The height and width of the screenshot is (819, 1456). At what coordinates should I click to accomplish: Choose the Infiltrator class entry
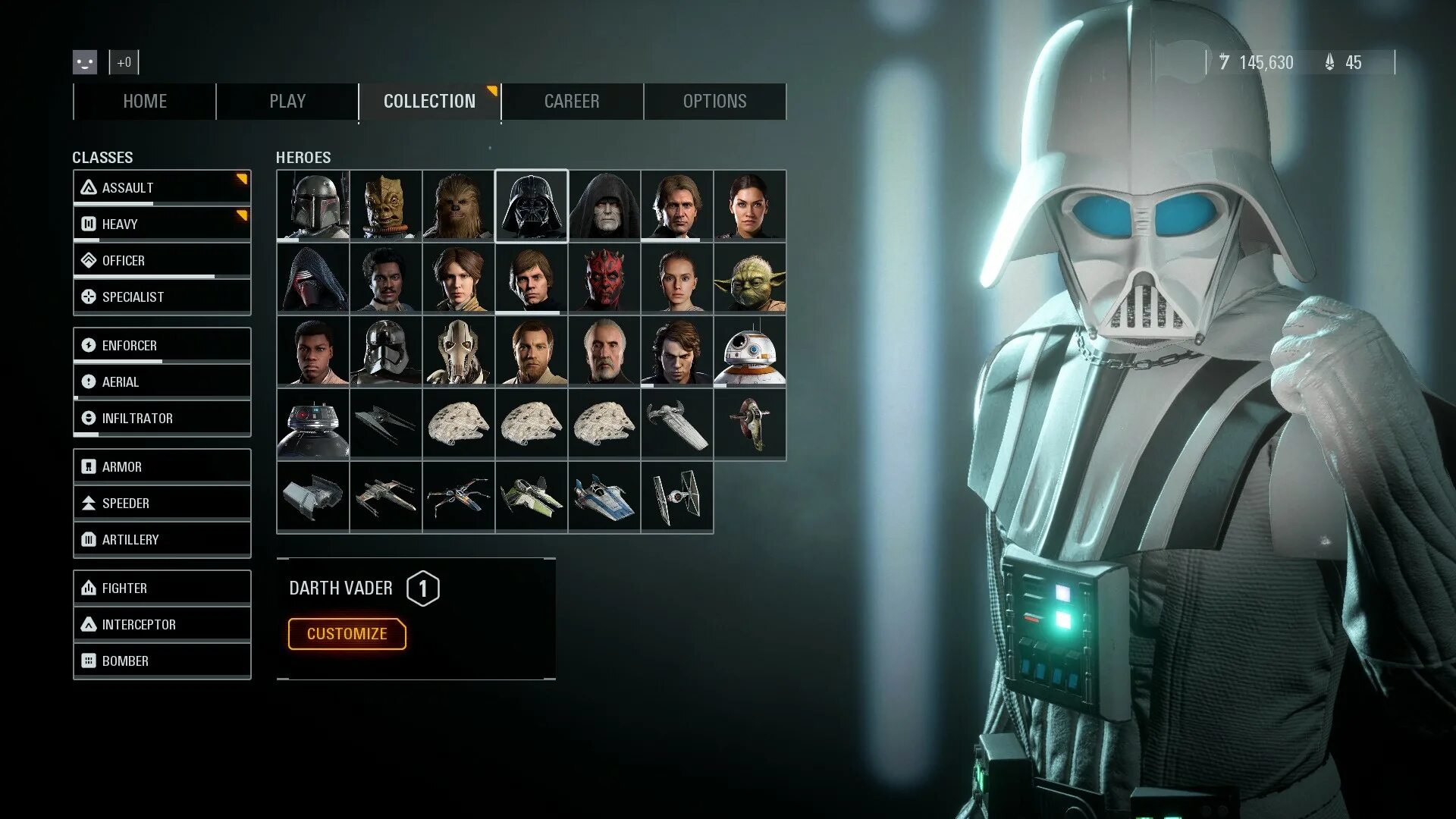coord(162,418)
